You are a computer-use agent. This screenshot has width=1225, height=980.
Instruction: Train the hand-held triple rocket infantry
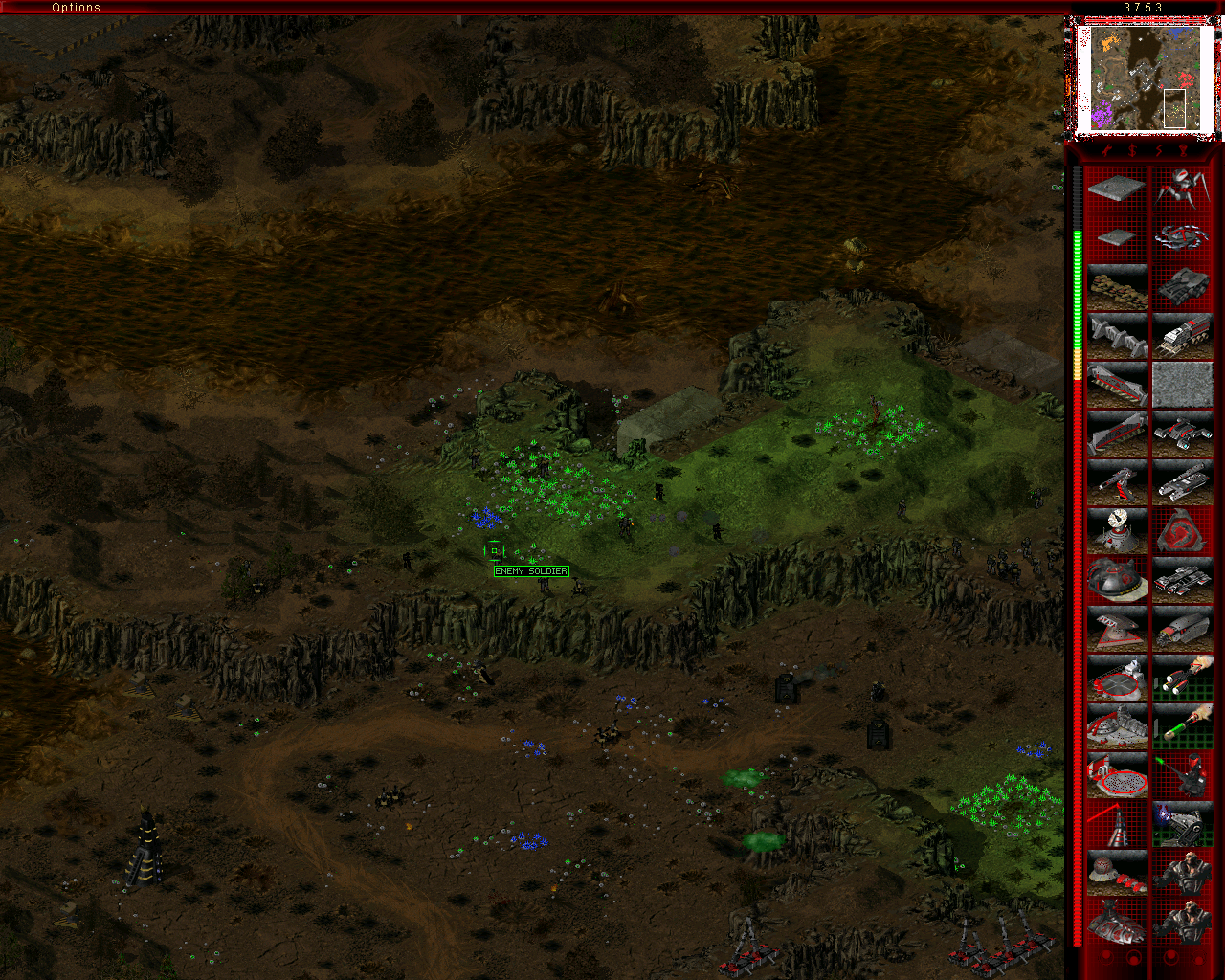pyautogui.click(x=1183, y=677)
